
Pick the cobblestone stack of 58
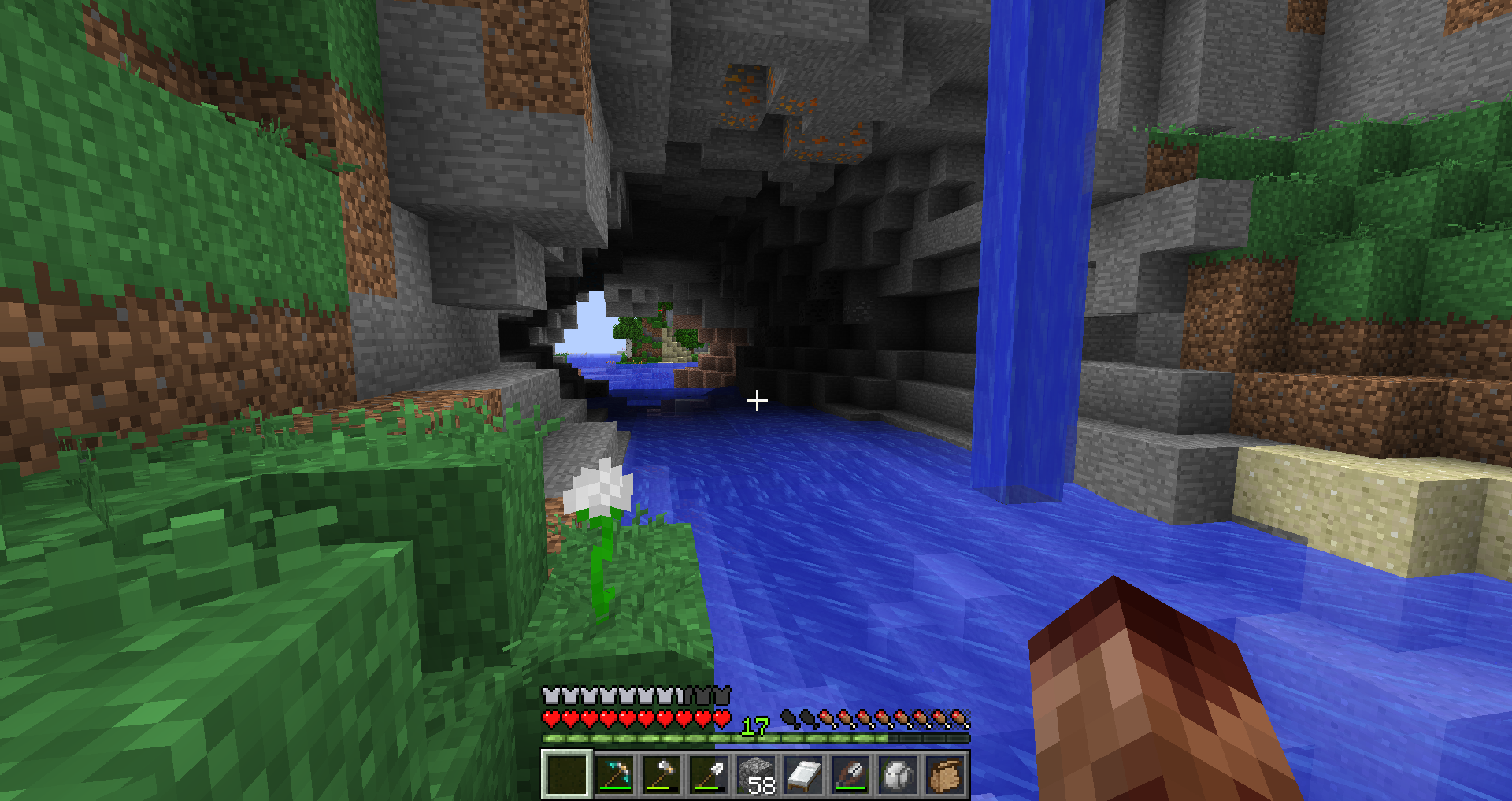tap(756, 775)
